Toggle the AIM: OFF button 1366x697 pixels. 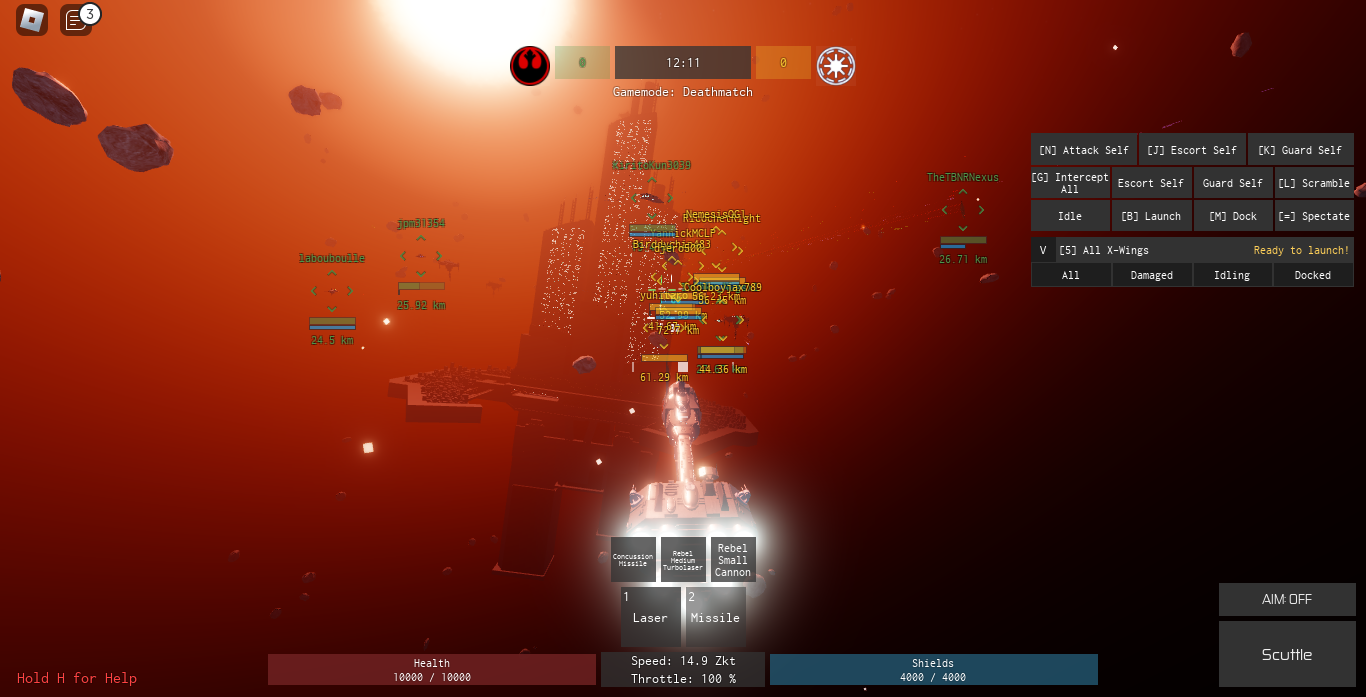pos(1287,599)
